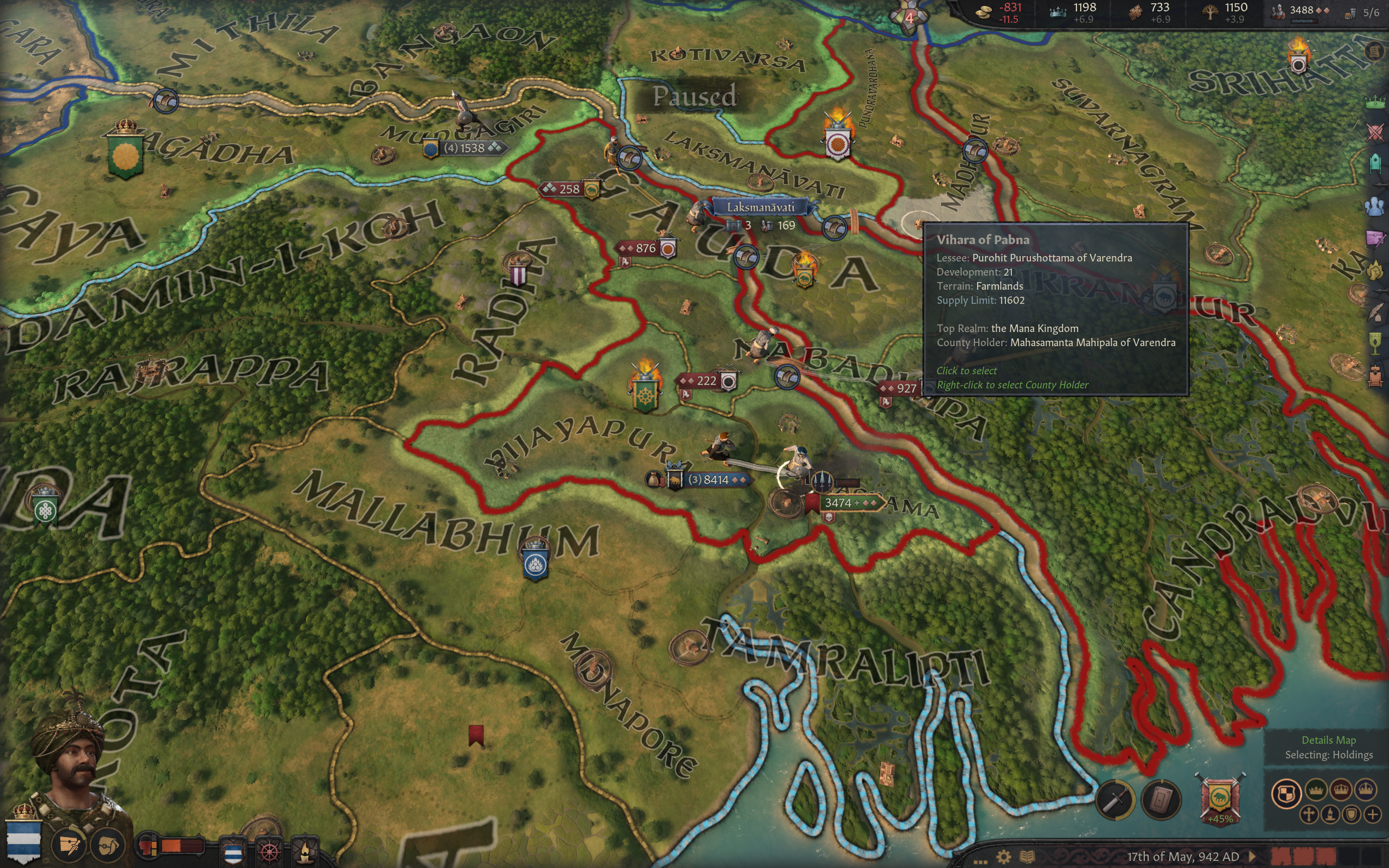Open the encyclopedia book icon

click(x=1028, y=857)
